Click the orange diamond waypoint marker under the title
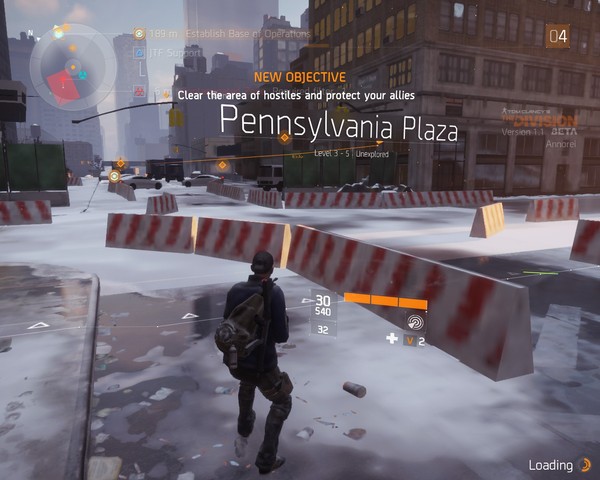 [x=284, y=138]
